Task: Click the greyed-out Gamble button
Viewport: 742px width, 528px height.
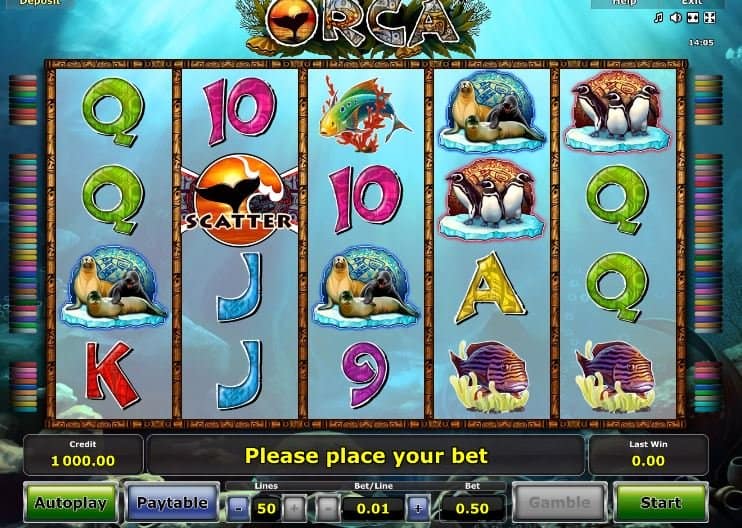Action: point(560,503)
